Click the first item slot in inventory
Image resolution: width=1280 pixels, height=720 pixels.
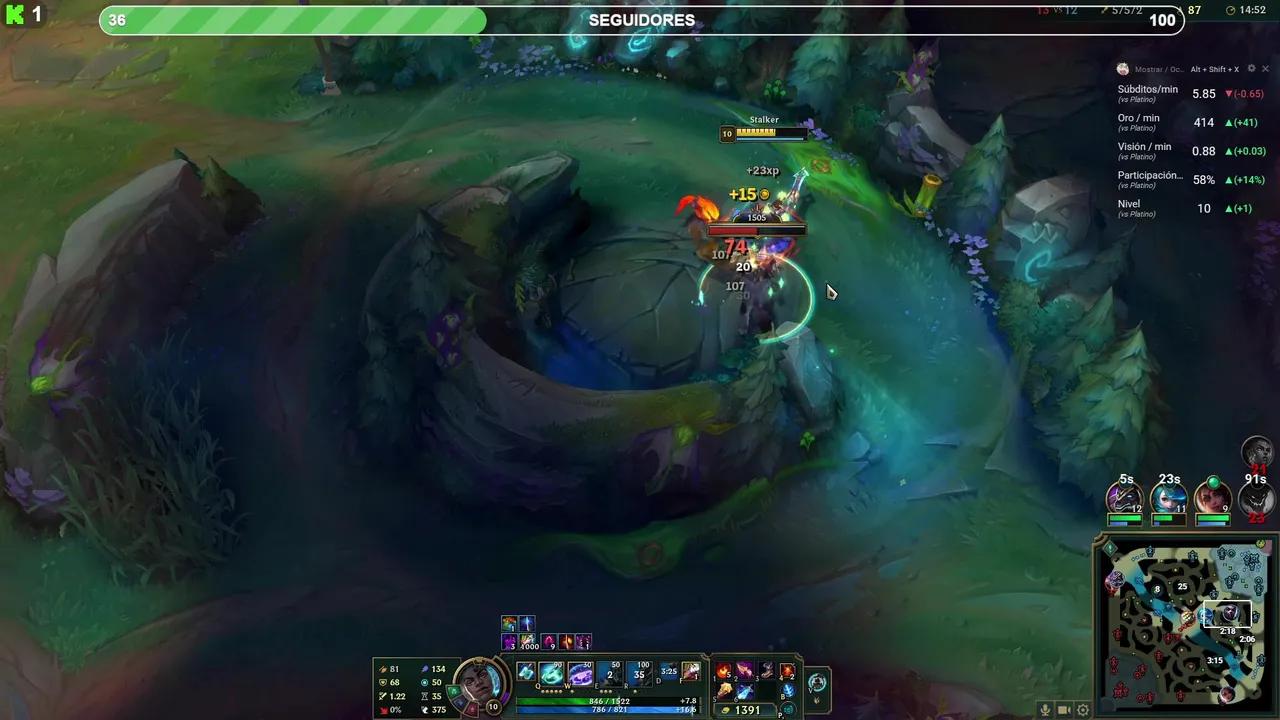coord(723,671)
